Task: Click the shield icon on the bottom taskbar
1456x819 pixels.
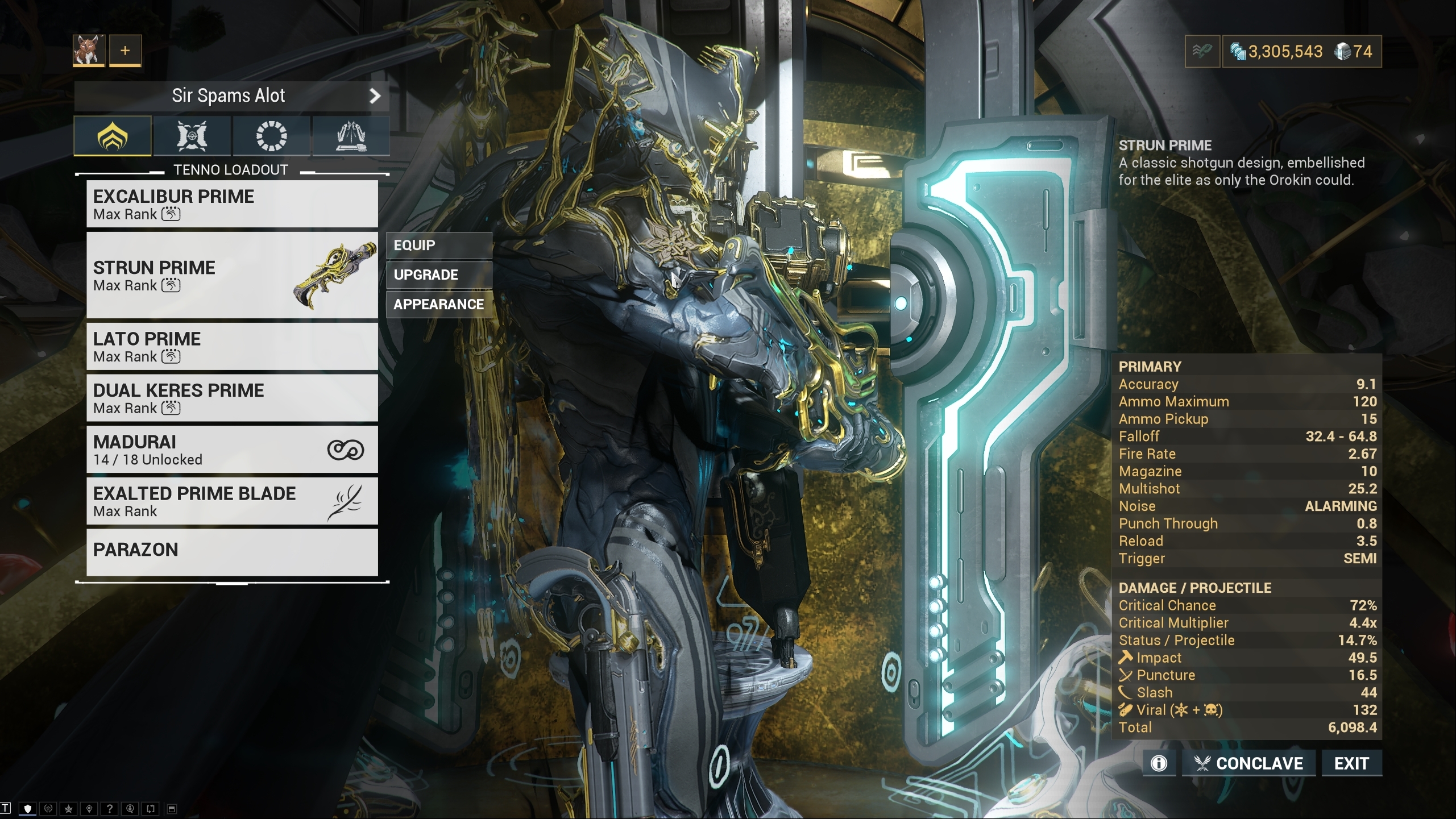Action: [x=27, y=809]
